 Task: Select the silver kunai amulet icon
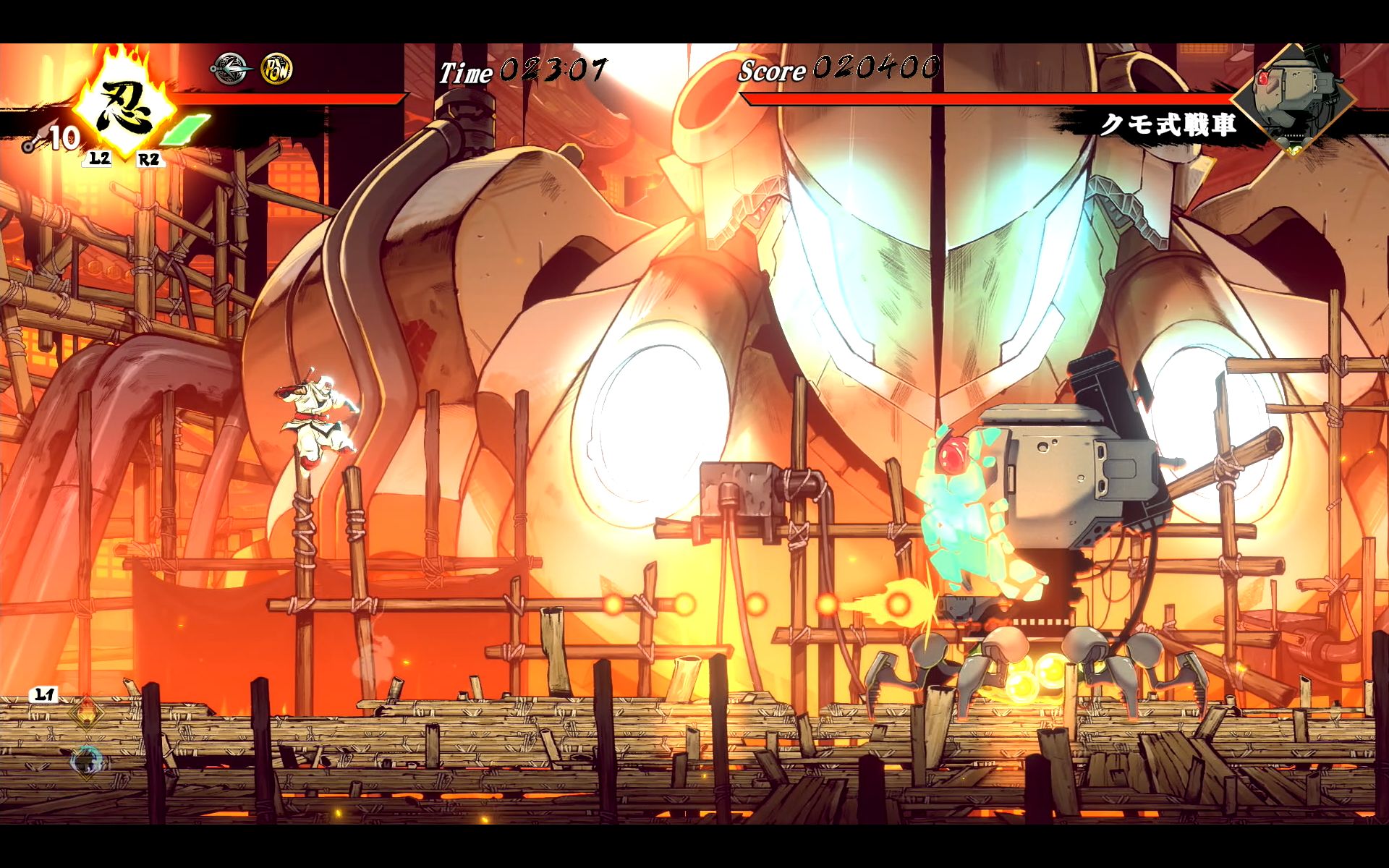[x=231, y=69]
